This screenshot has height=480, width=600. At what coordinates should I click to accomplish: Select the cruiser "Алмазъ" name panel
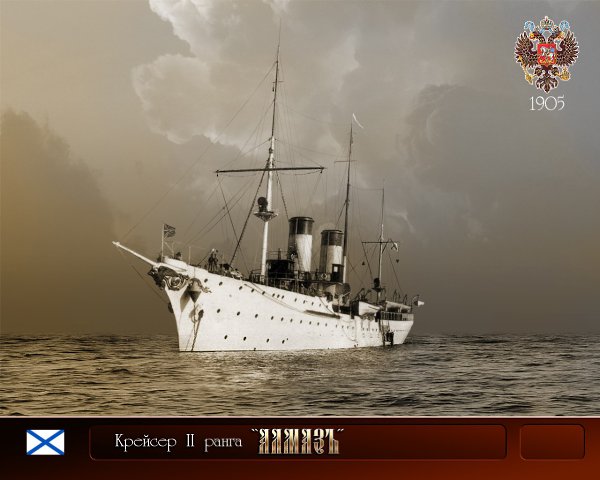[x=297, y=442]
